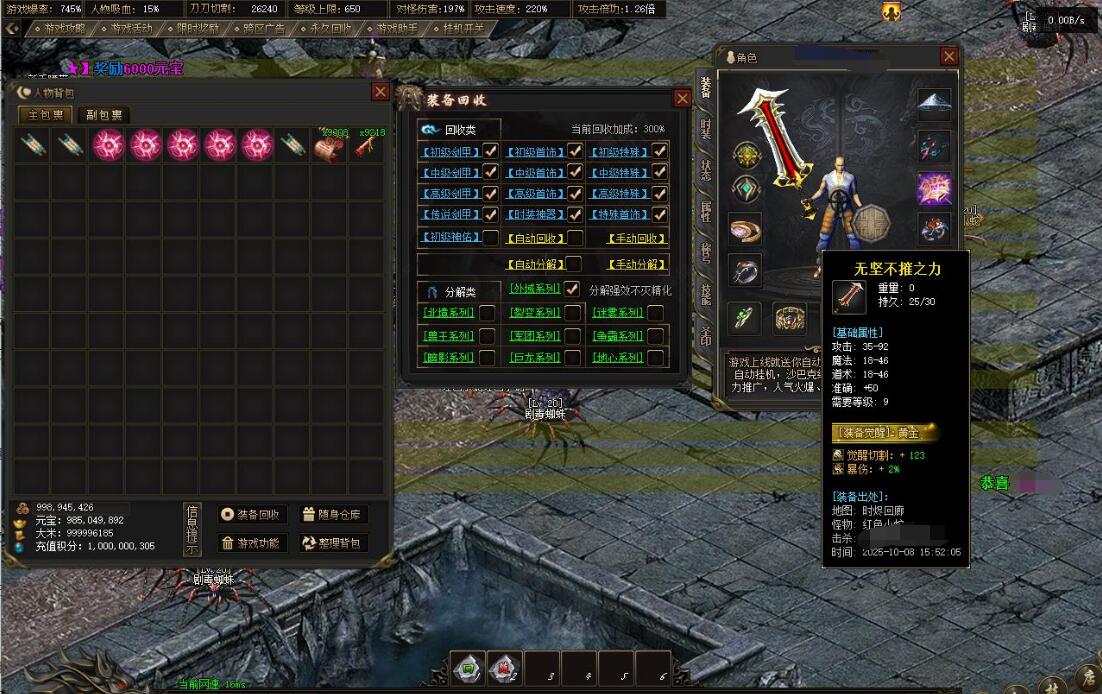The image size is (1102, 694).
Task: Close the 角色 character window
Action: pos(949,57)
